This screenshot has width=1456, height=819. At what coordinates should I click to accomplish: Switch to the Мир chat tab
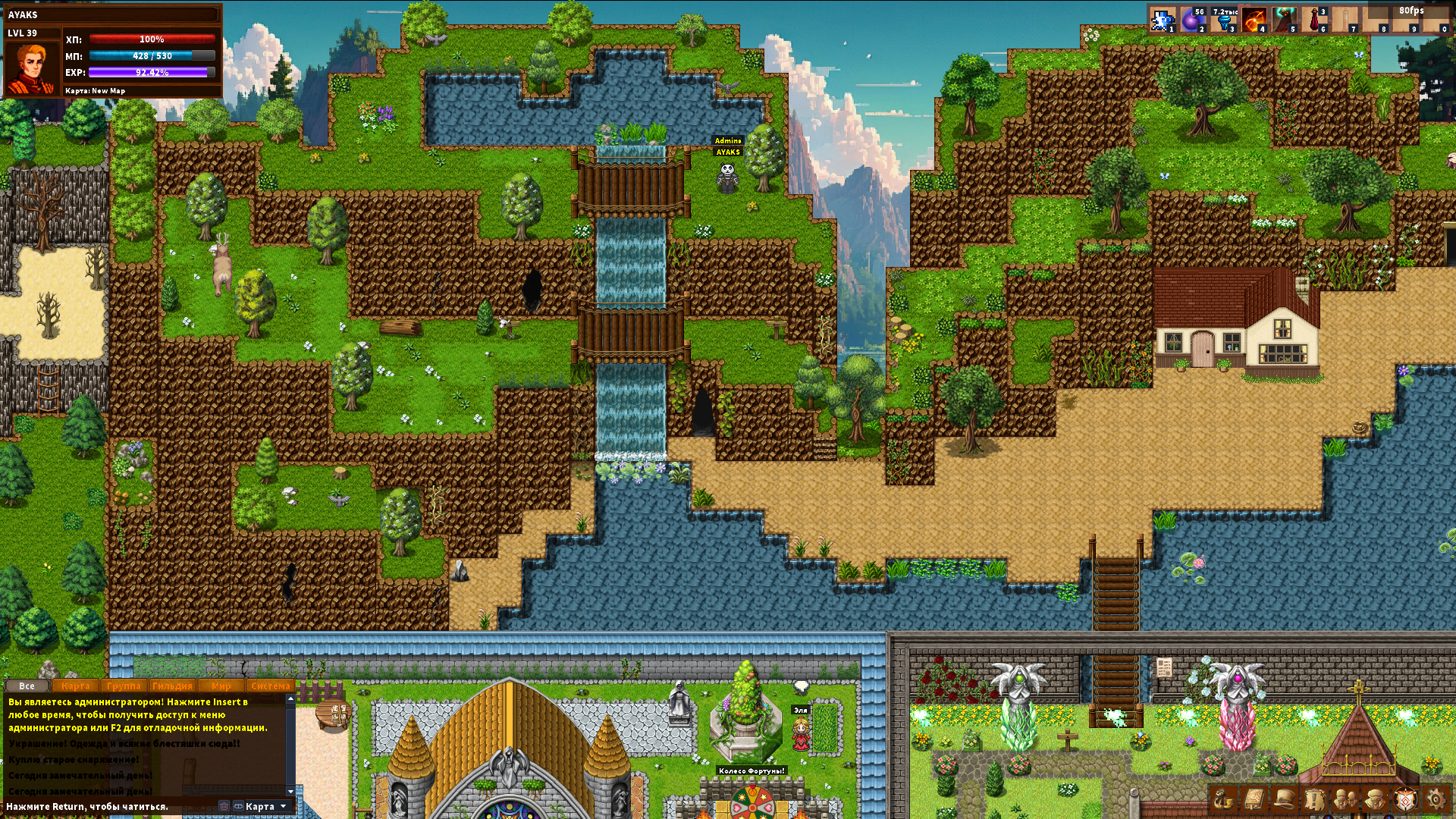click(221, 686)
